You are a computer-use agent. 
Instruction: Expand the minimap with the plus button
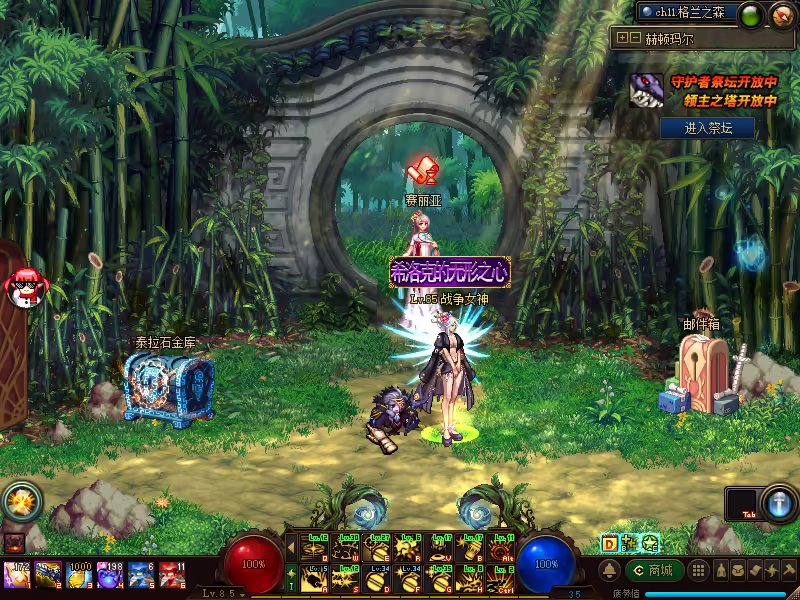tap(623, 38)
